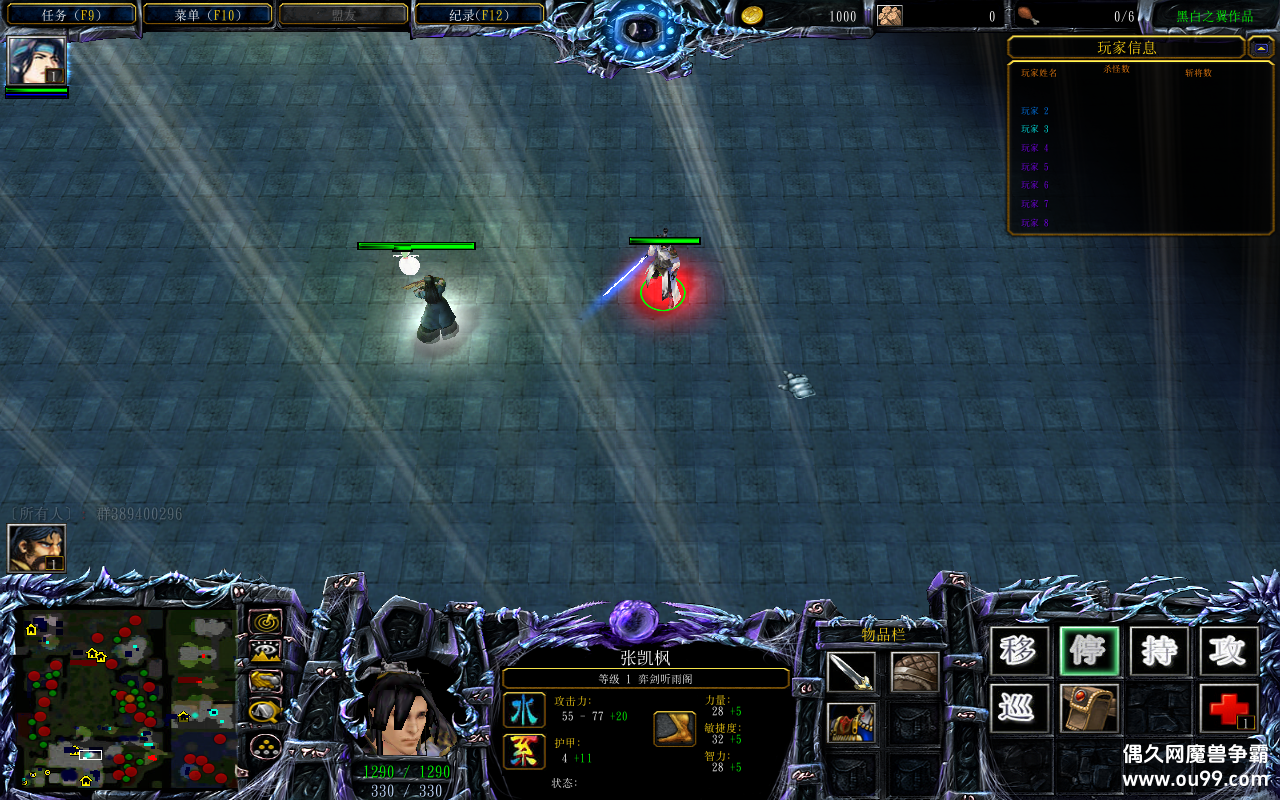Open the 菜单 (F10) game menu

pyautogui.click(x=208, y=15)
